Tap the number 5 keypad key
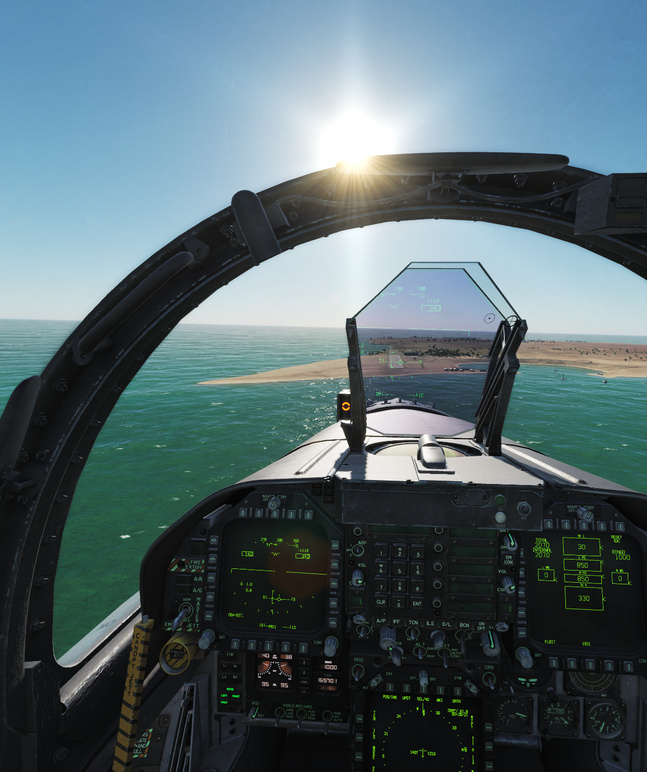 [398, 569]
